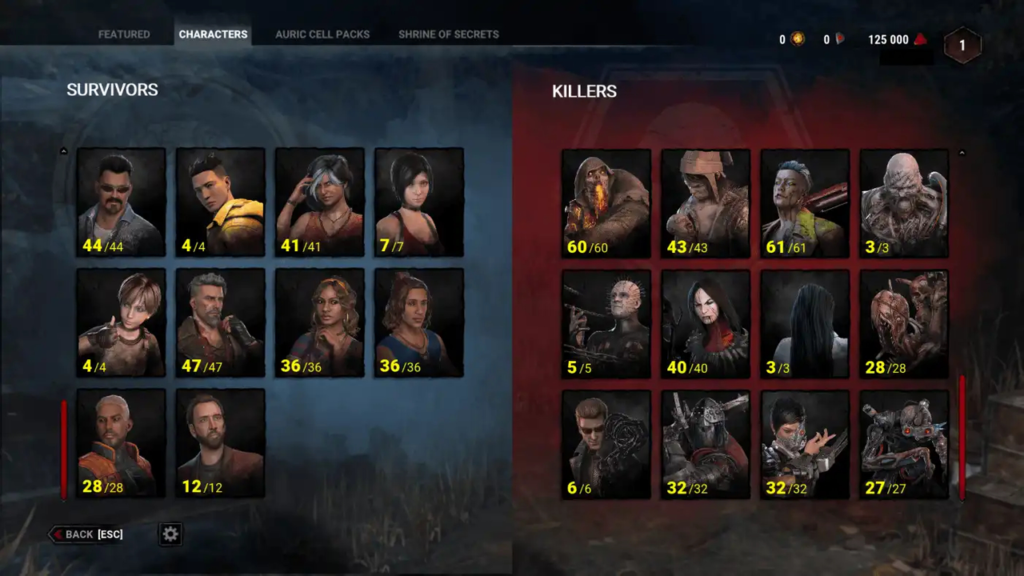Open settings with the gear icon
1024x576 pixels.
(x=170, y=534)
